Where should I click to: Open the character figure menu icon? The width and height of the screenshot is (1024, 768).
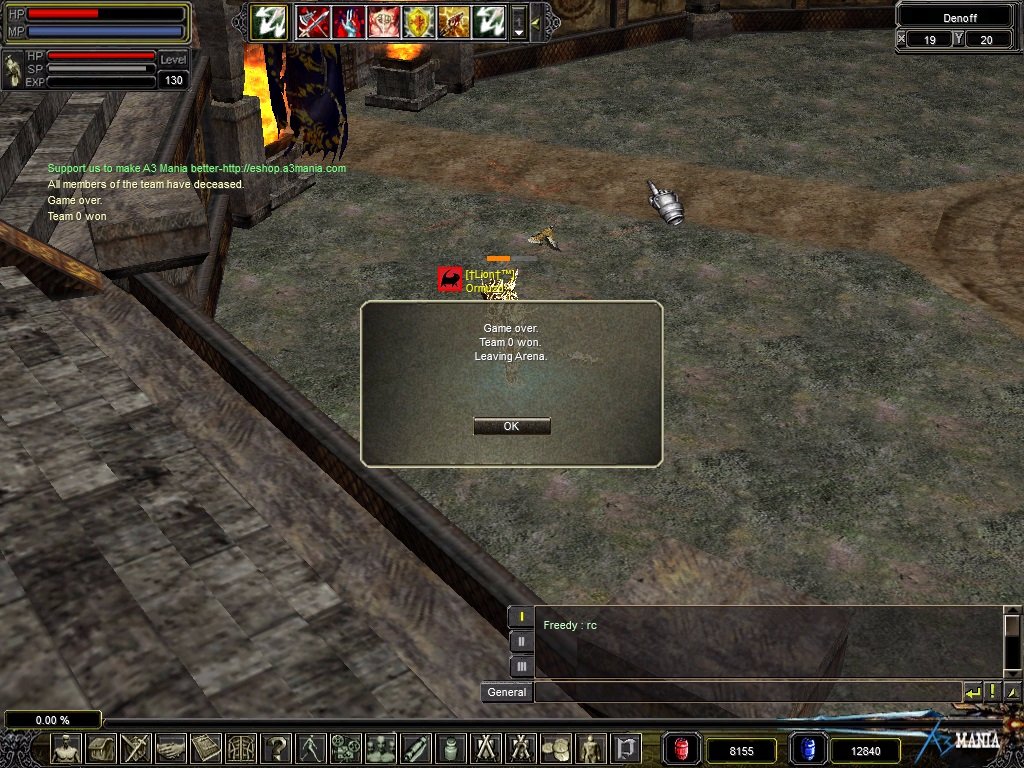point(66,748)
